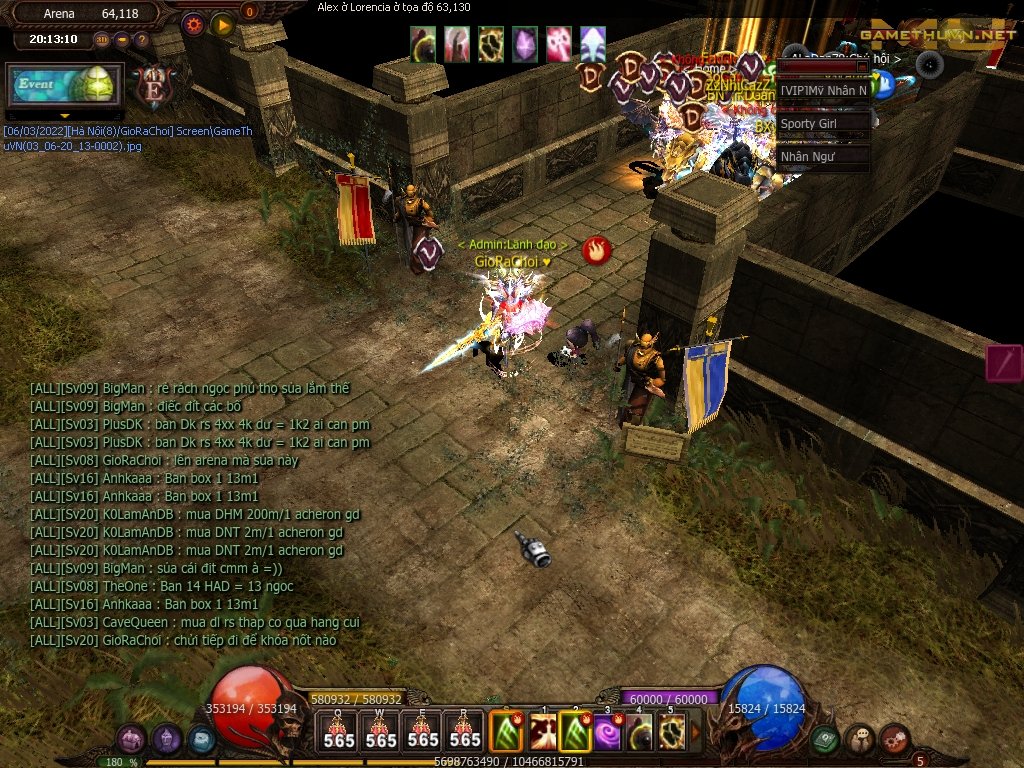
Task: Toggle the 3D view button
Action: [102, 40]
